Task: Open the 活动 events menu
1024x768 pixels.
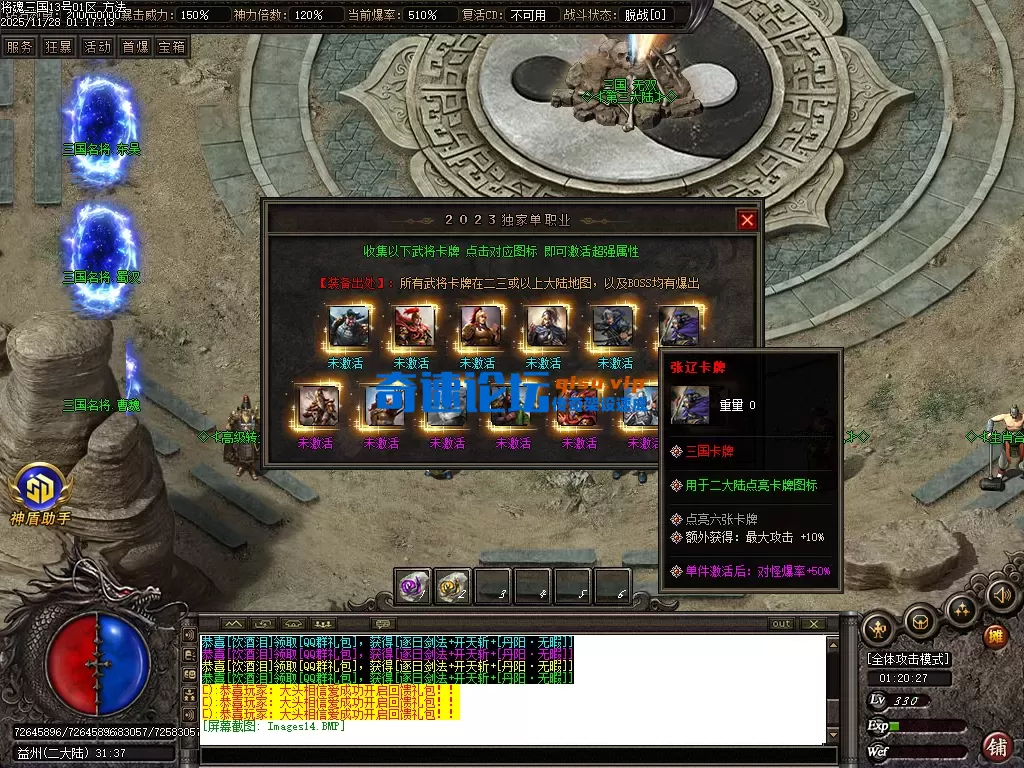Action: (97, 47)
